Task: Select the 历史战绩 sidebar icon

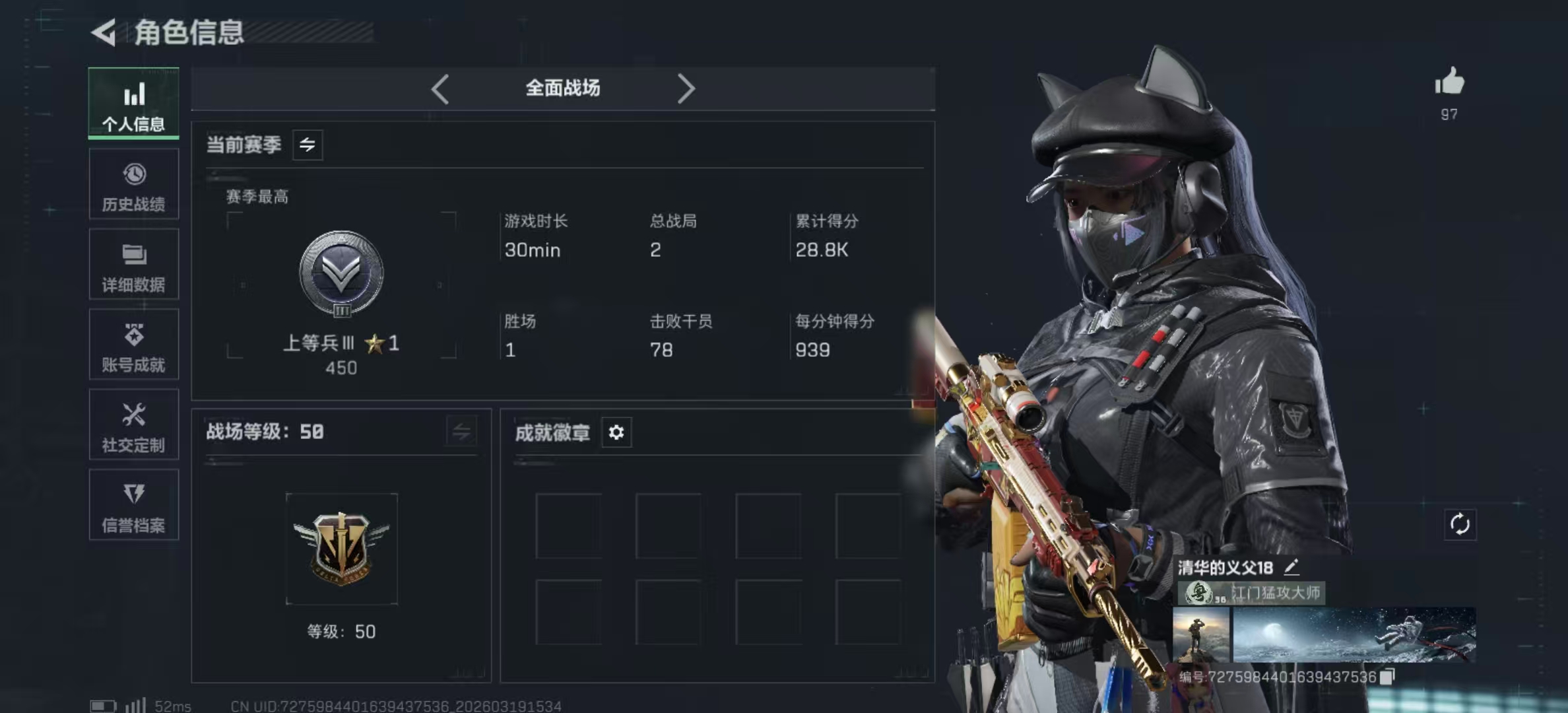Action: [x=134, y=185]
